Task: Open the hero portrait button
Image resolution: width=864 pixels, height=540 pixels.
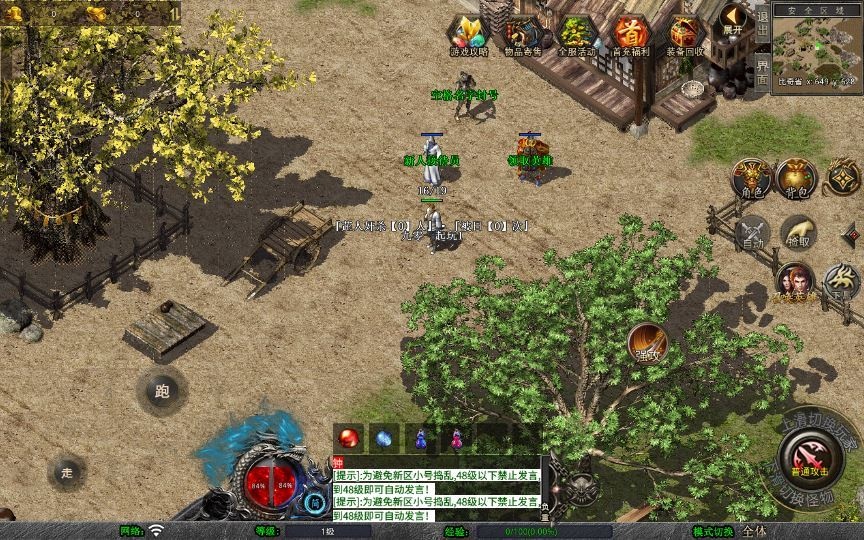Action: click(x=794, y=281)
